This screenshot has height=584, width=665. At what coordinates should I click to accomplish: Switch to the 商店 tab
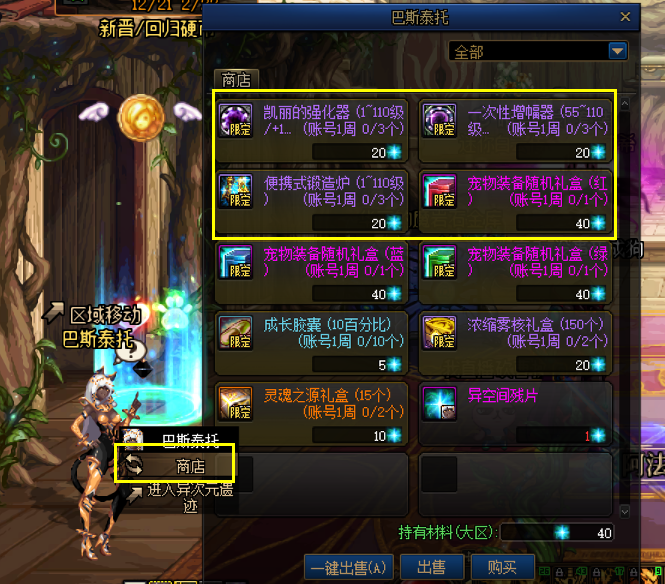[x=236, y=80]
